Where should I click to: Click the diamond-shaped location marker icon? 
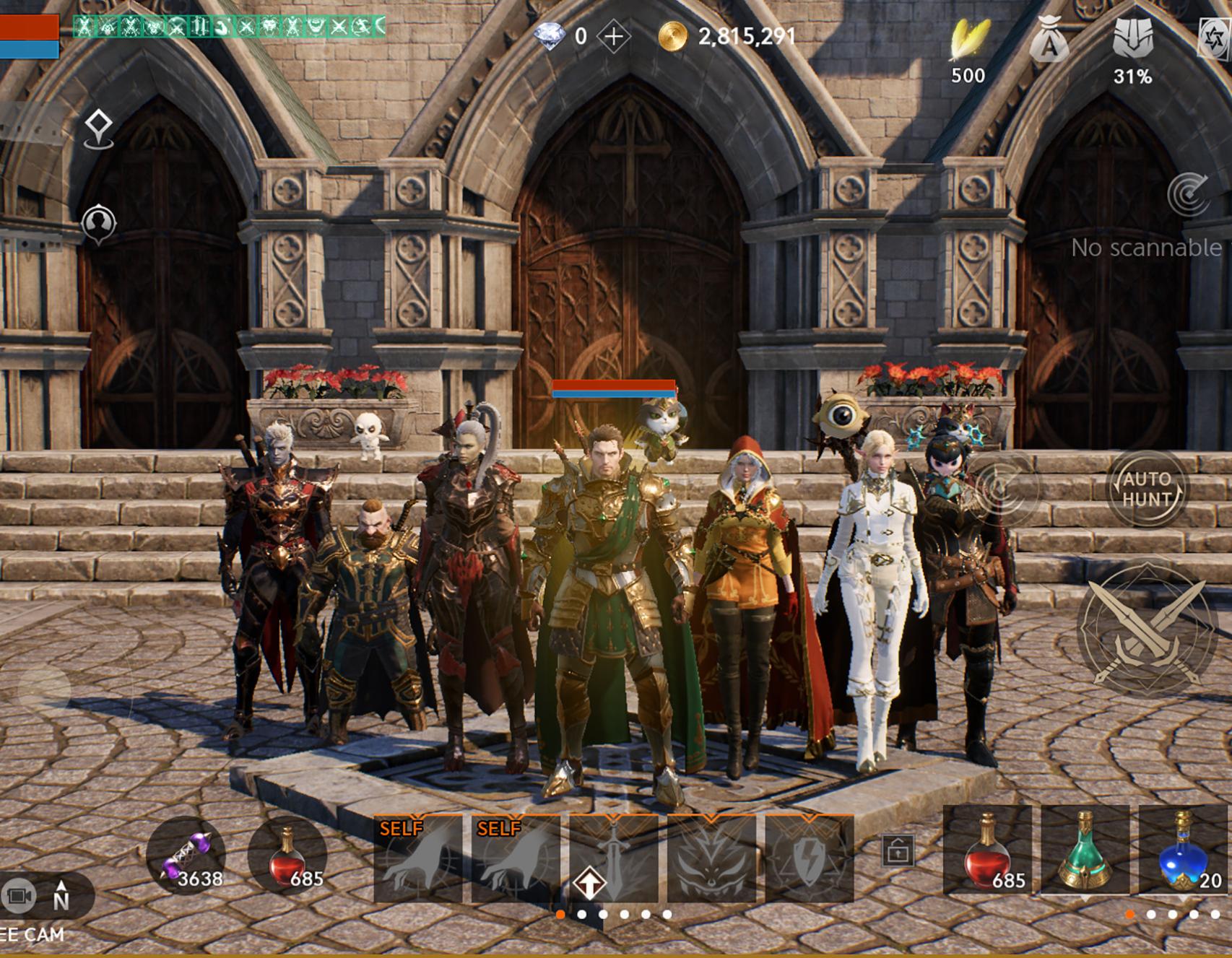[98, 129]
